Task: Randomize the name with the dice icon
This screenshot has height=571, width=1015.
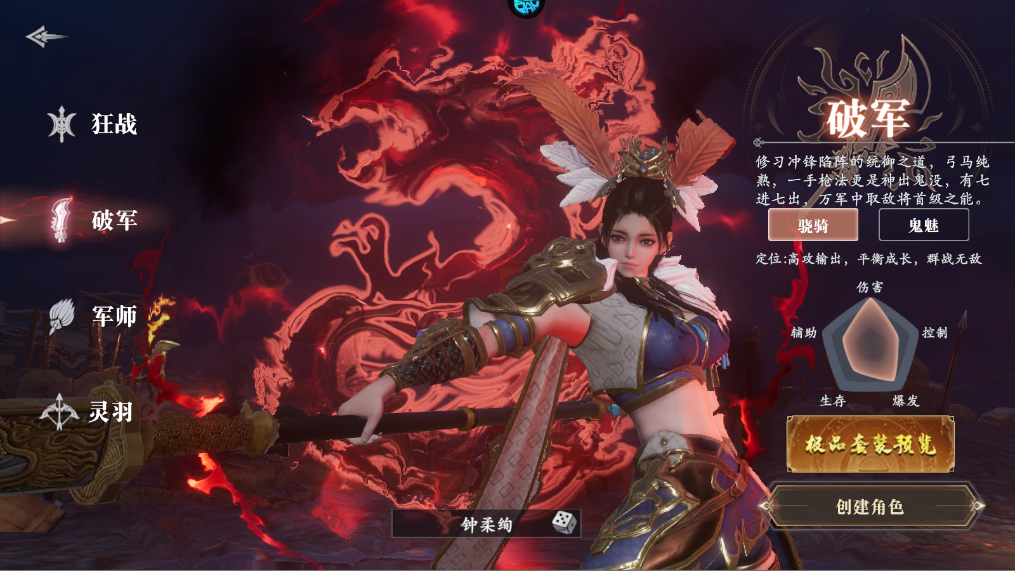Action: (562, 523)
